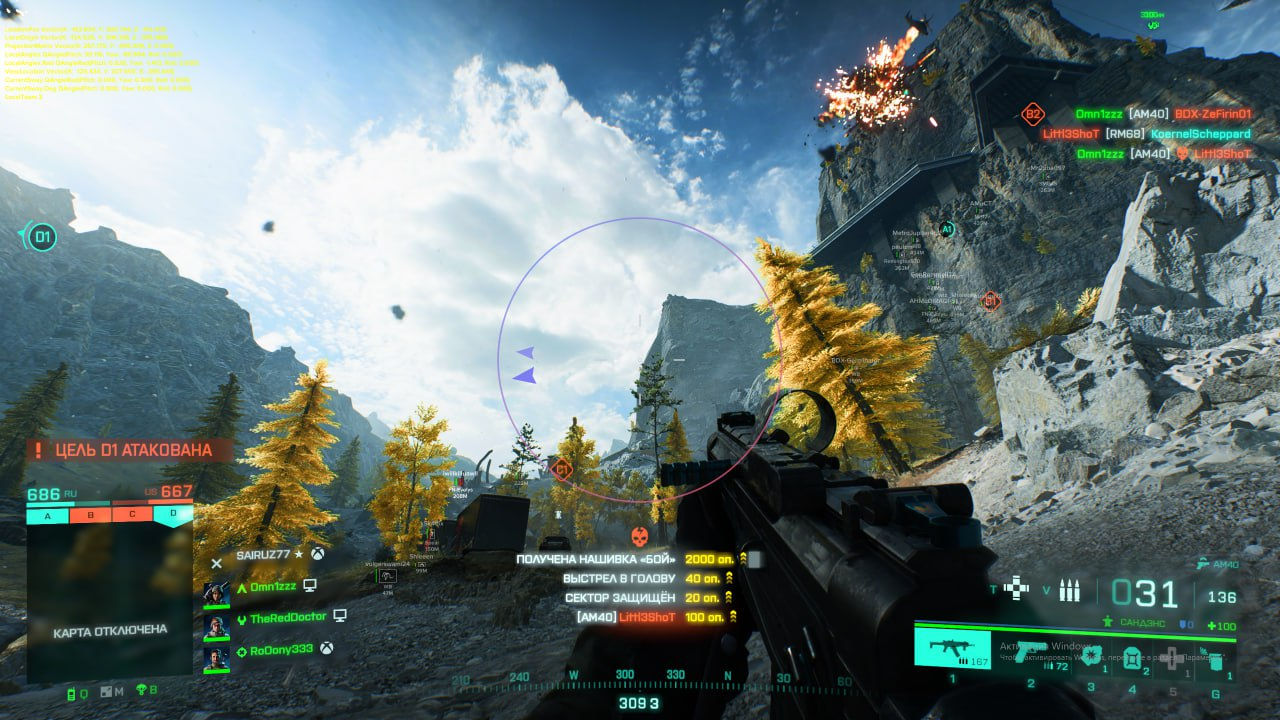The width and height of the screenshot is (1280, 720).
Task: Click the fire mode bullets icon
Action: pos(1069,592)
